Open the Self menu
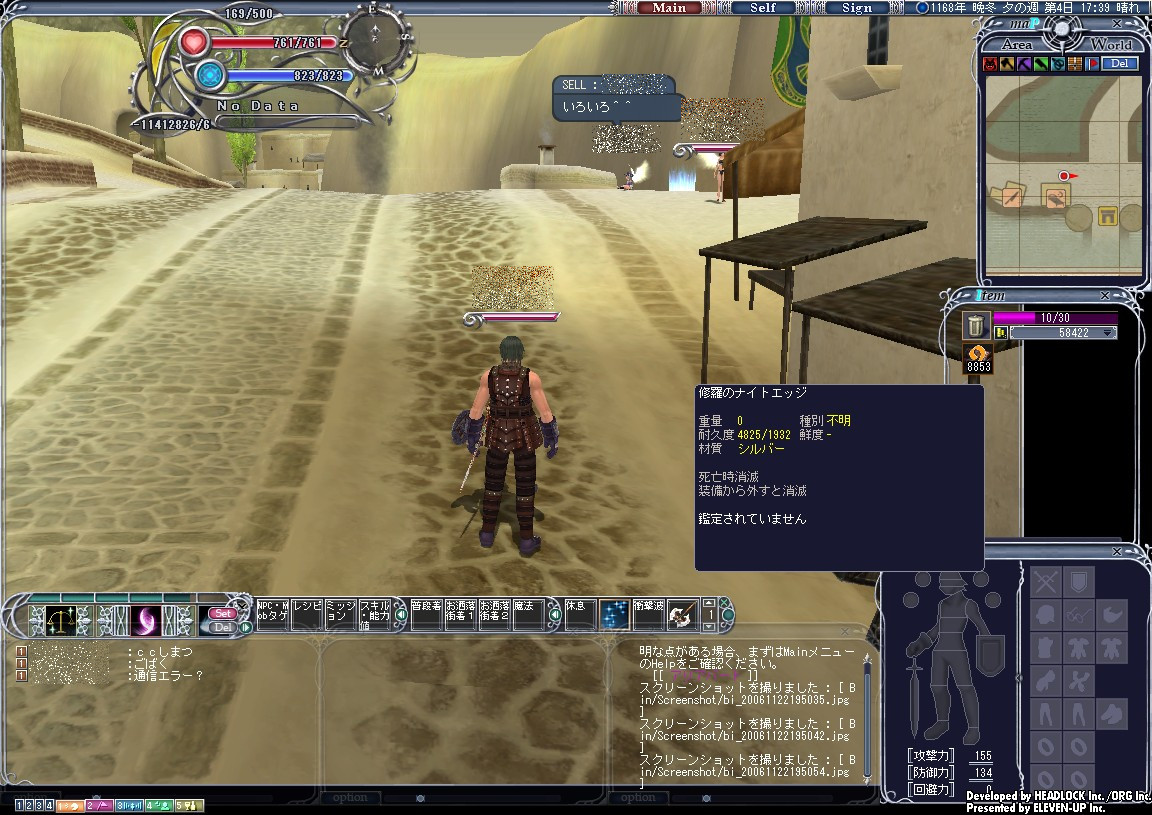 click(763, 8)
